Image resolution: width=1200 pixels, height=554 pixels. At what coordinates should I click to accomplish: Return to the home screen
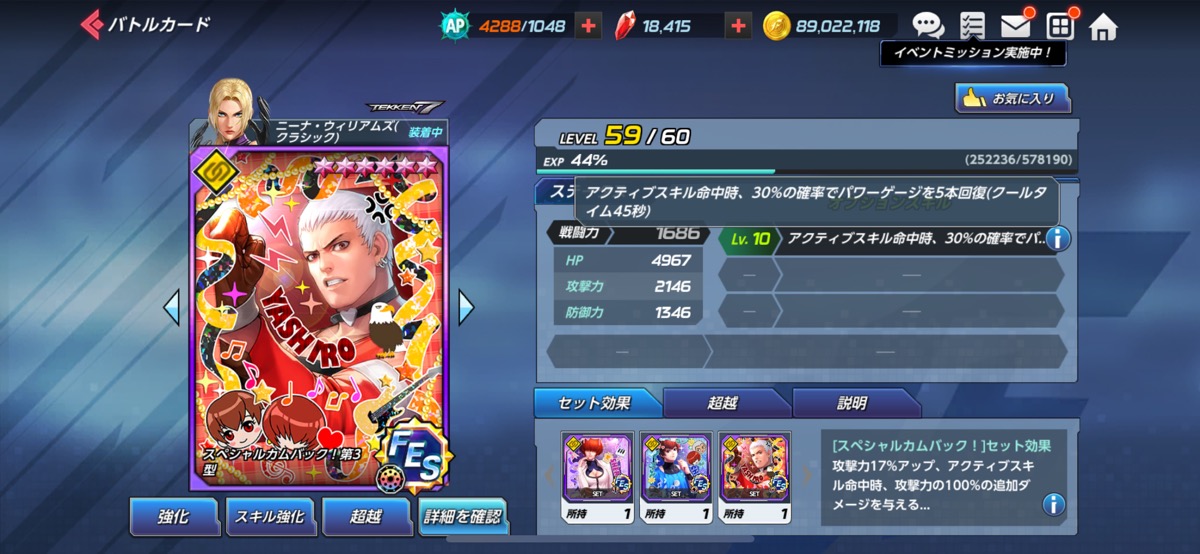1104,27
